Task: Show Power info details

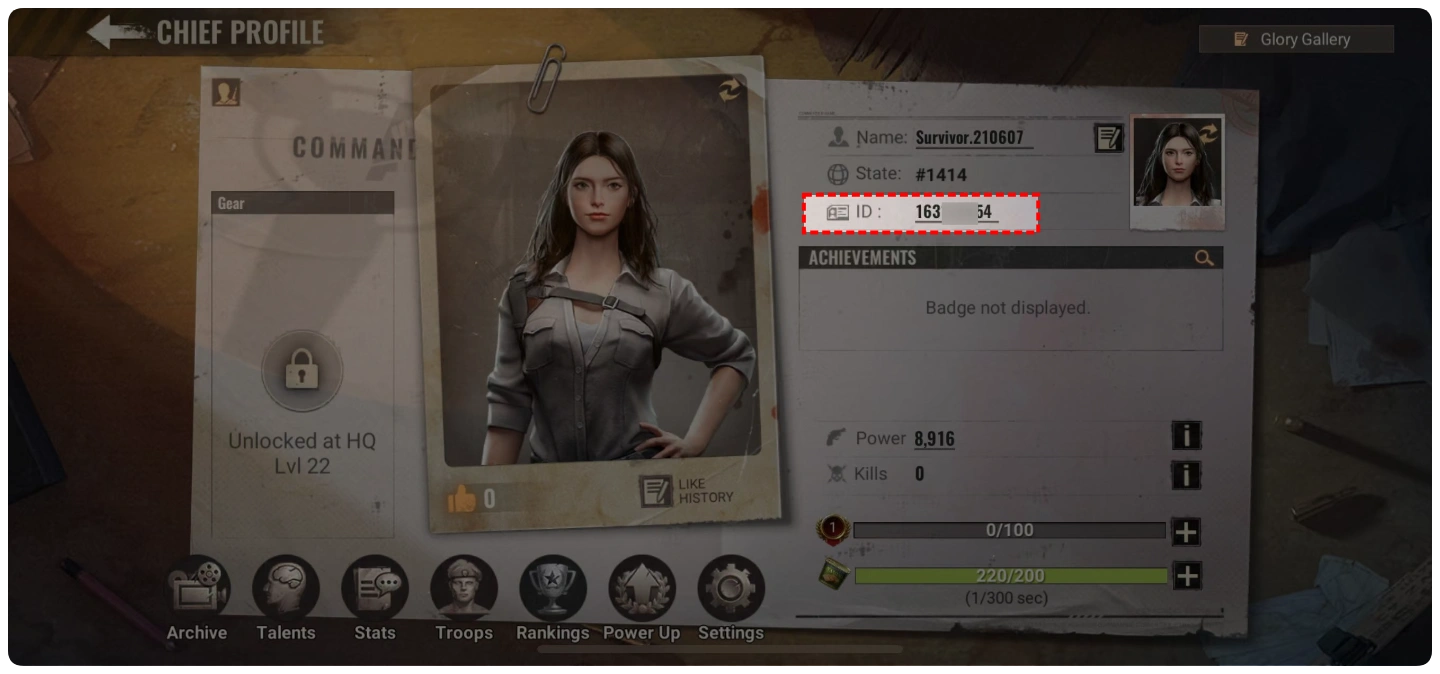Action: pyautogui.click(x=1186, y=436)
